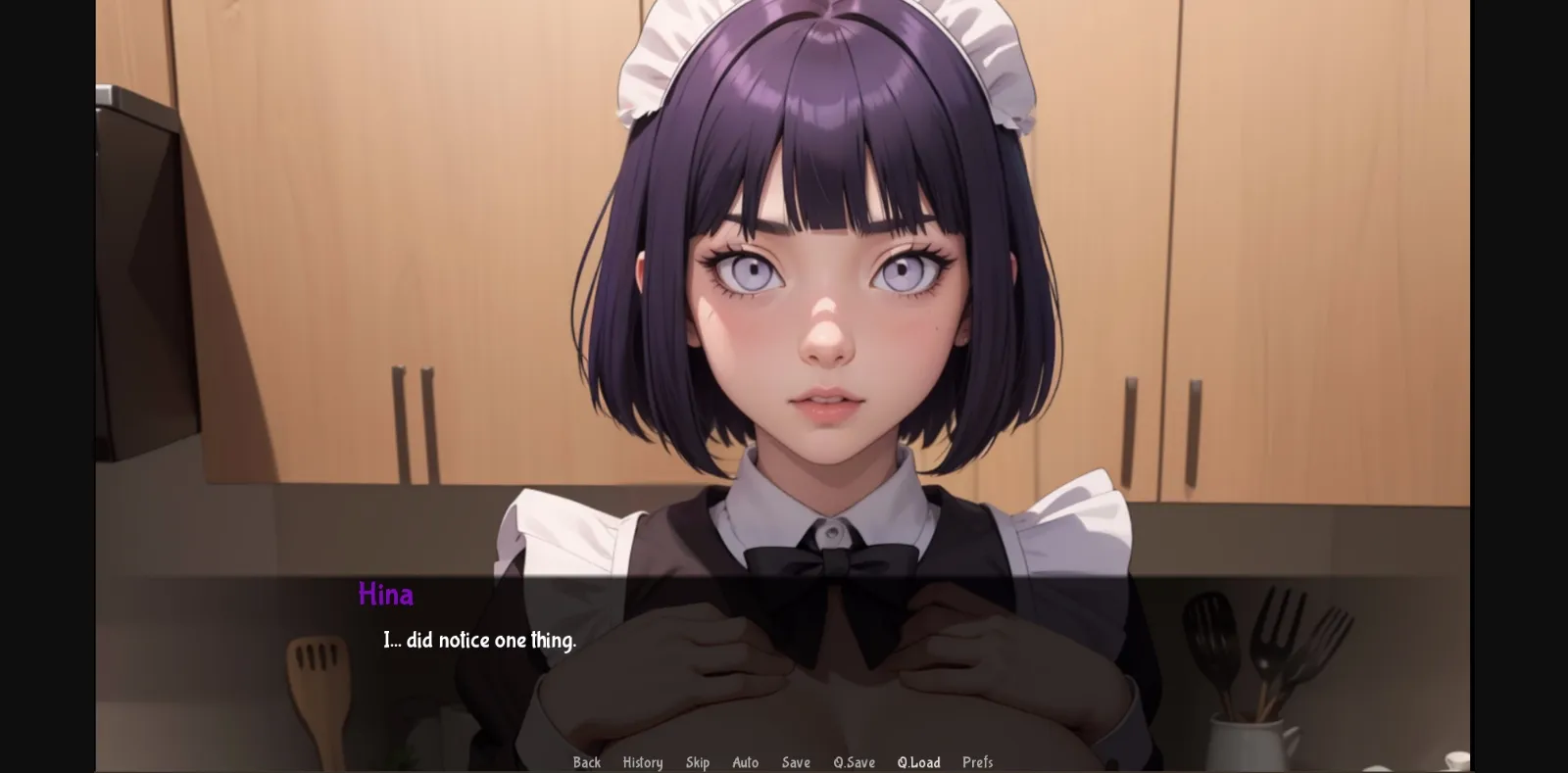
Task: Toggle Skip mode on
Action: (698, 762)
